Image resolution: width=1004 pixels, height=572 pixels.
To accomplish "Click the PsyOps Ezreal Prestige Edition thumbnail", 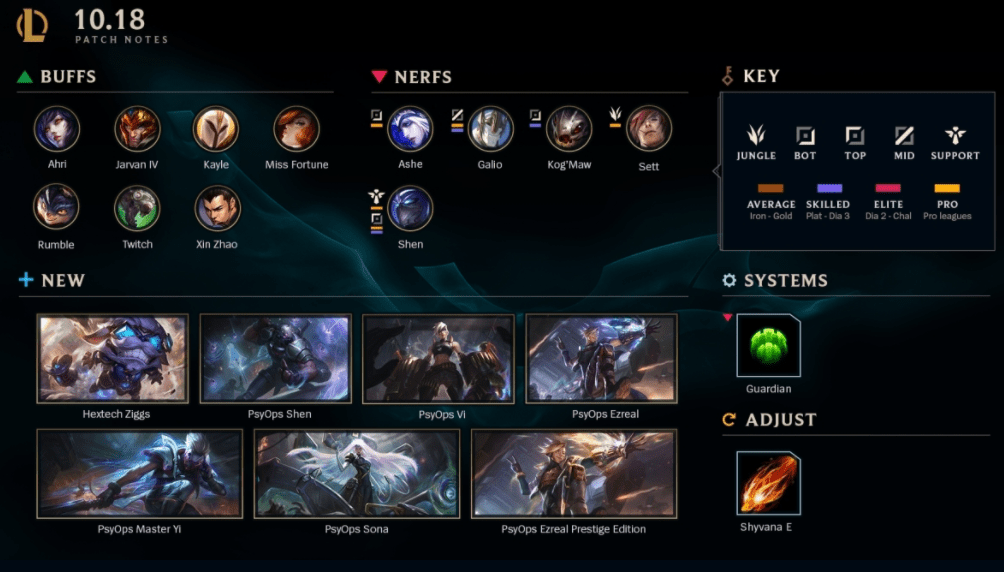I will tap(573, 474).
